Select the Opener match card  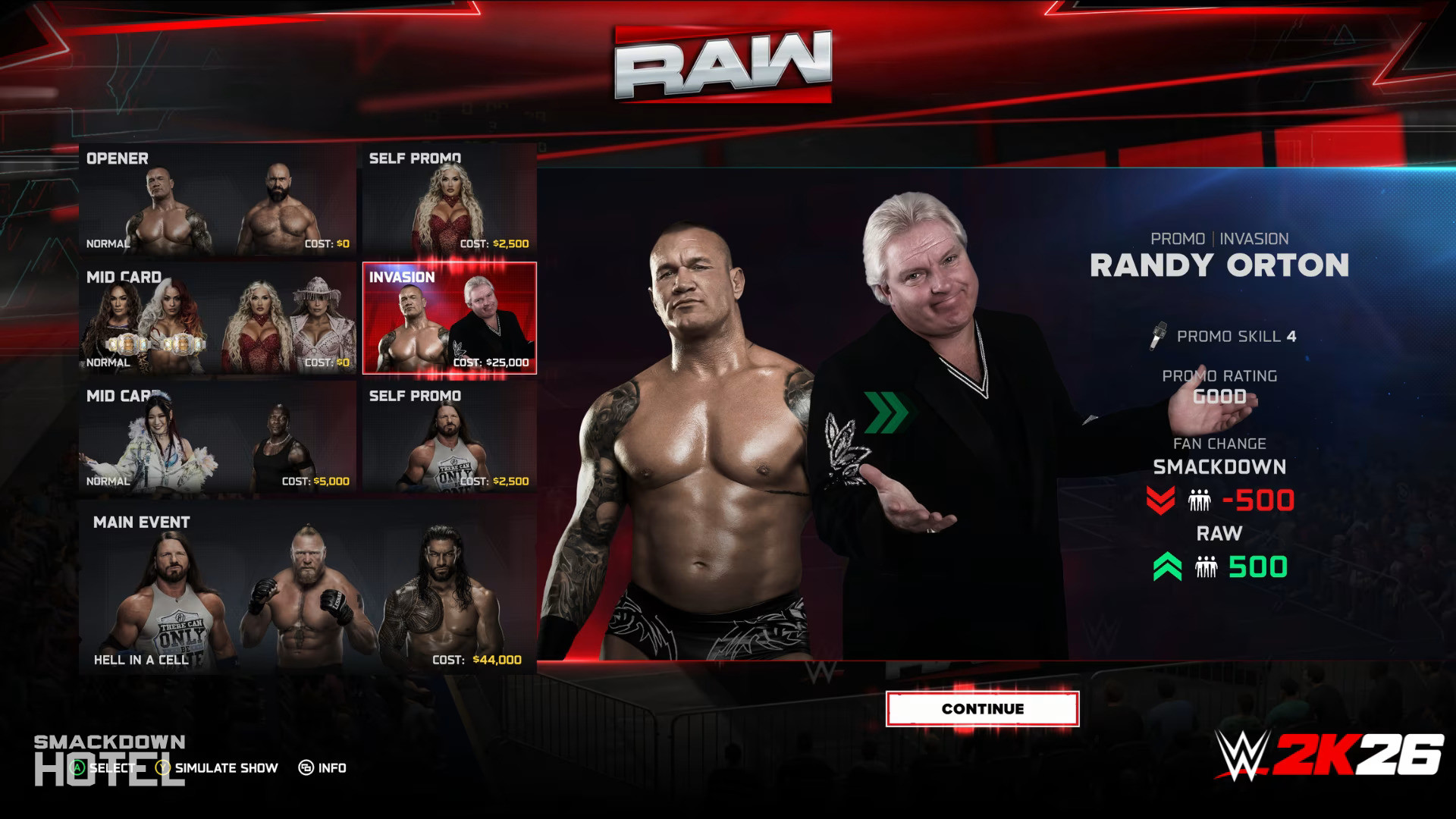point(218,201)
